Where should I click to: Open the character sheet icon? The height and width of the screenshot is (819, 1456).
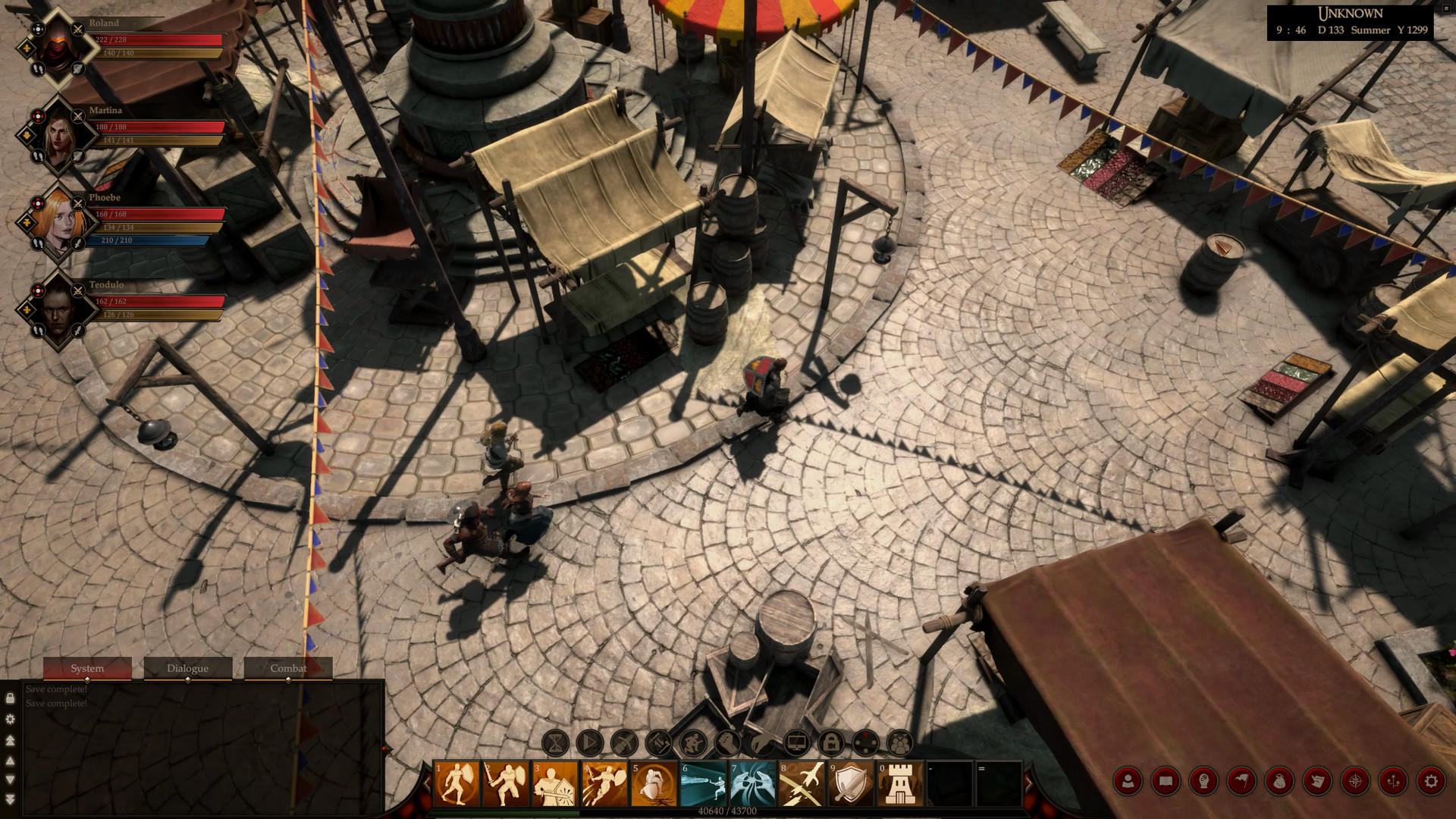(1128, 780)
